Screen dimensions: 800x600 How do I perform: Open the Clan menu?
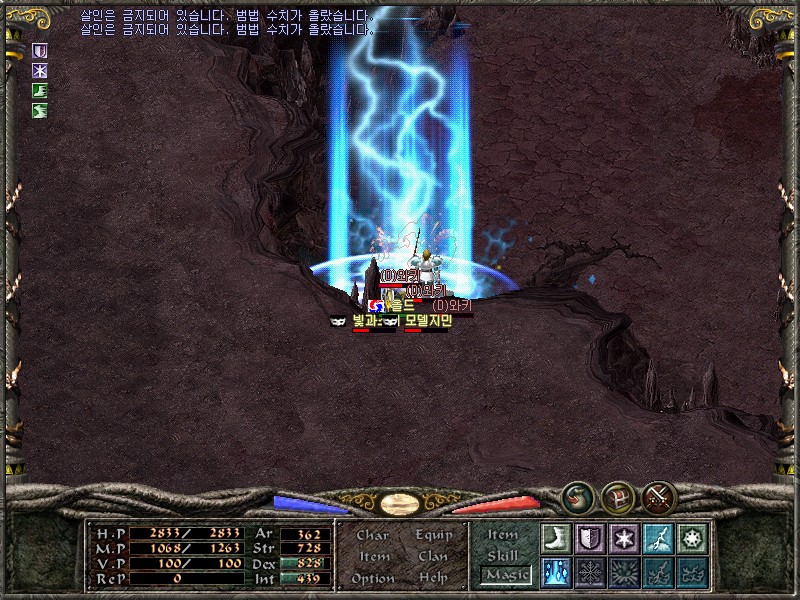pos(433,556)
